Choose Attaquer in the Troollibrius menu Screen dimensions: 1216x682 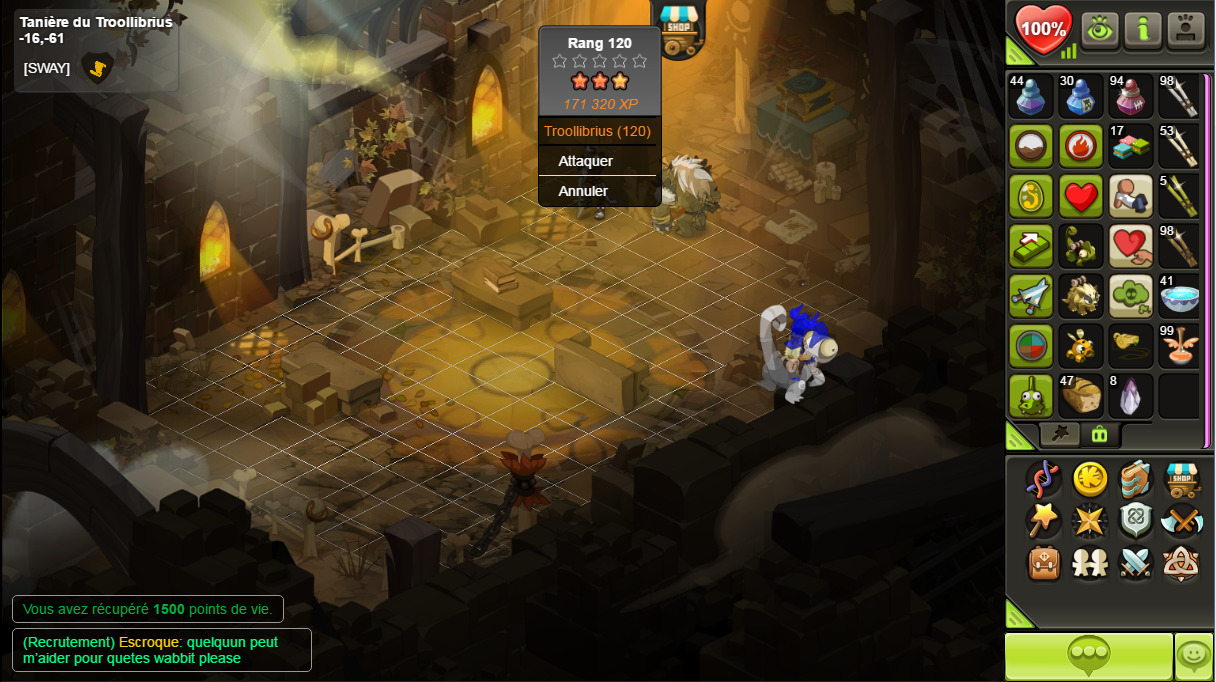(586, 161)
